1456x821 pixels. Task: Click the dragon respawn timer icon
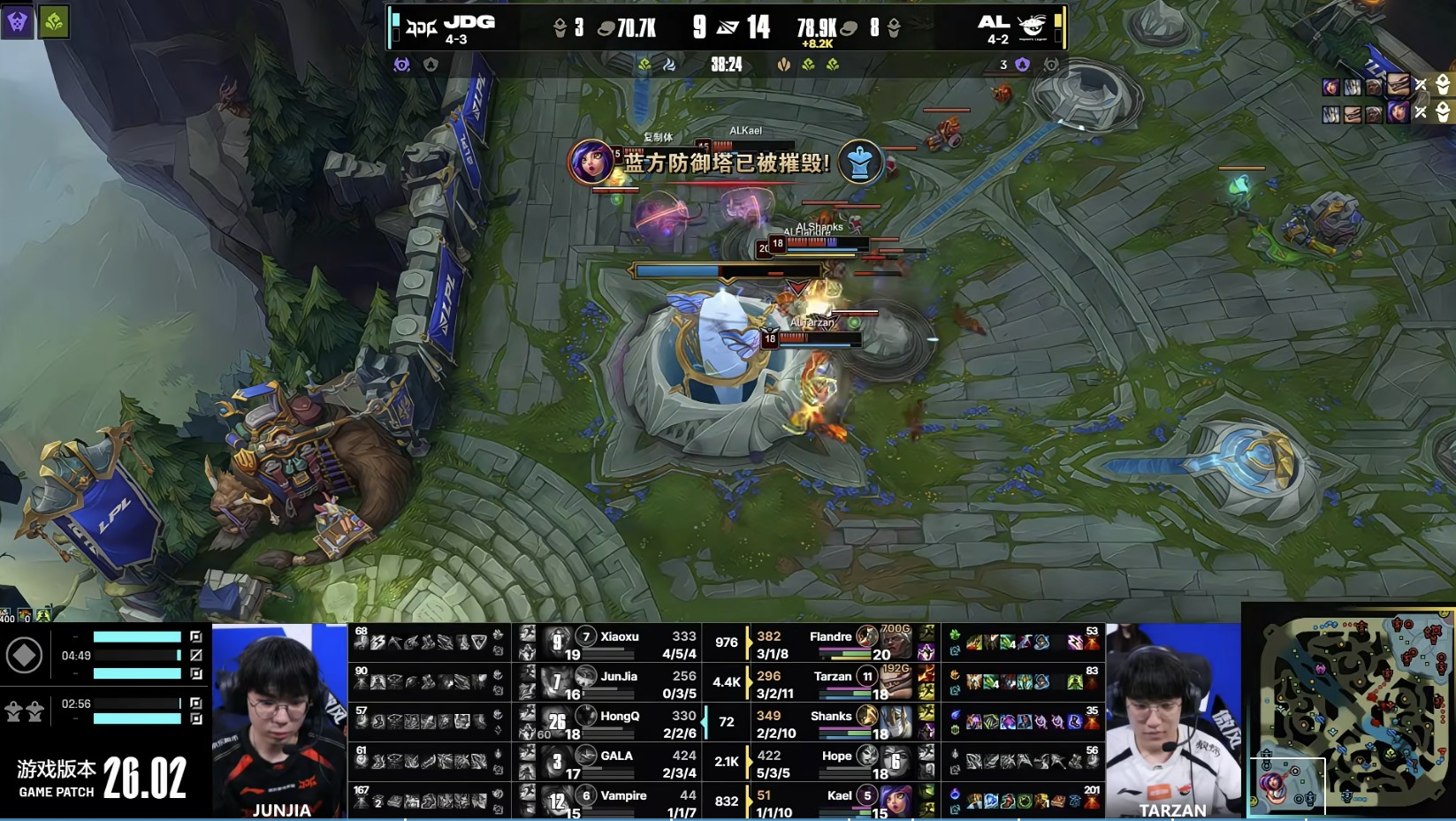24,711
